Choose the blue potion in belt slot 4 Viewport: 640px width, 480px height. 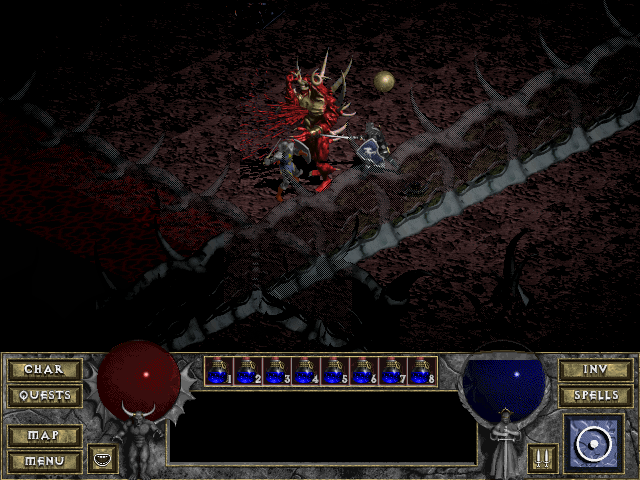point(305,371)
